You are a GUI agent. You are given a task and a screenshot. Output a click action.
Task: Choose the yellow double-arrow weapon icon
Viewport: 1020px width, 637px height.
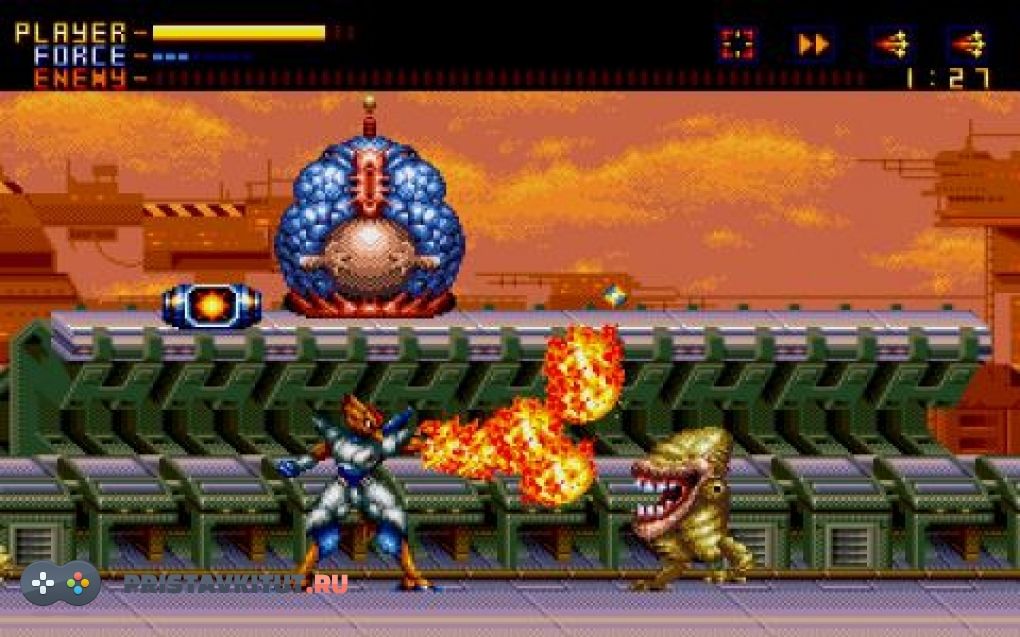pos(814,44)
